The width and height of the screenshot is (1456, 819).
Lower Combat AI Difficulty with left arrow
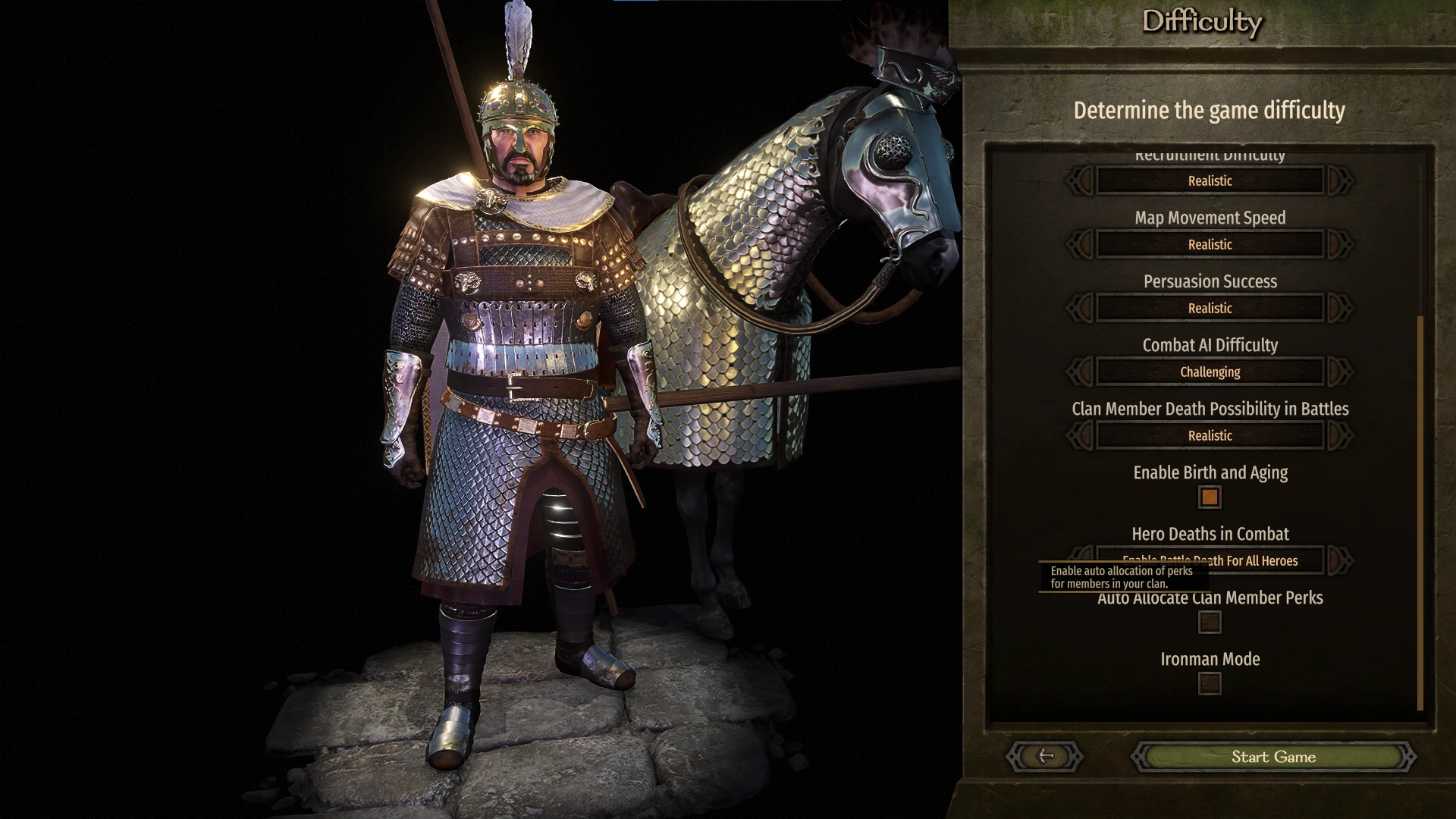(x=1080, y=372)
